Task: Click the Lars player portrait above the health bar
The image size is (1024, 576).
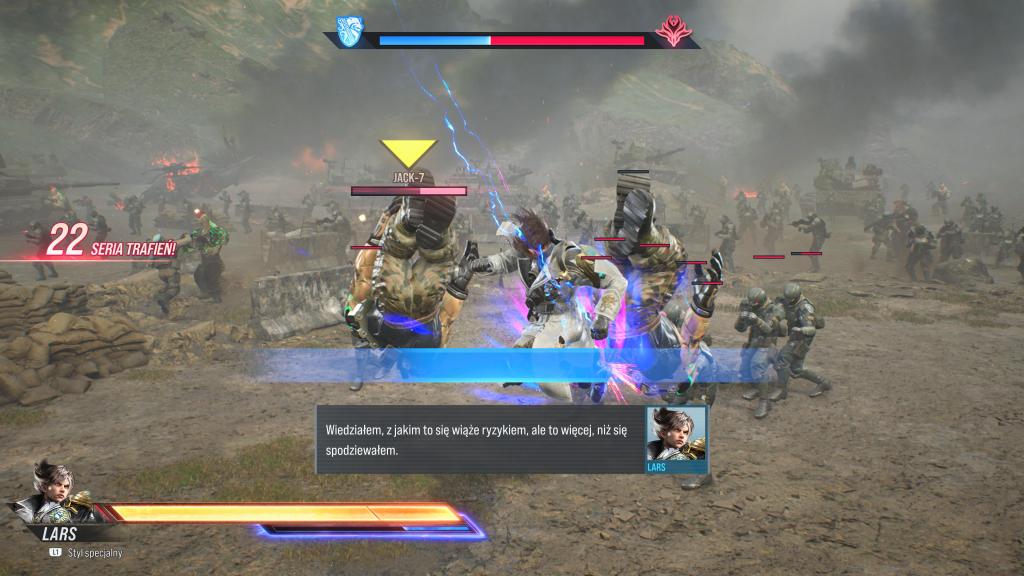Action: pos(52,492)
